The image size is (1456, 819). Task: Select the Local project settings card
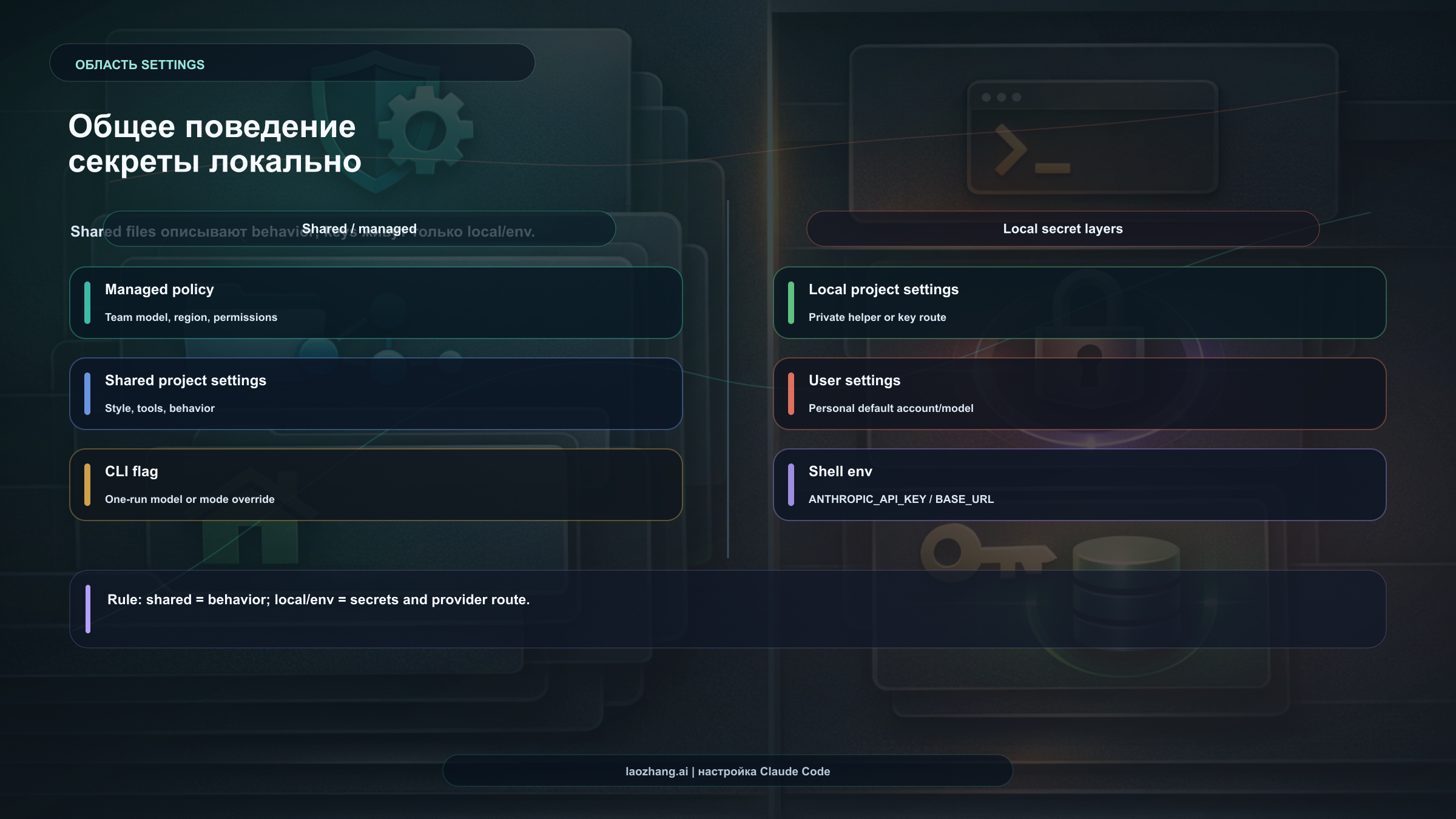pos(1079,303)
